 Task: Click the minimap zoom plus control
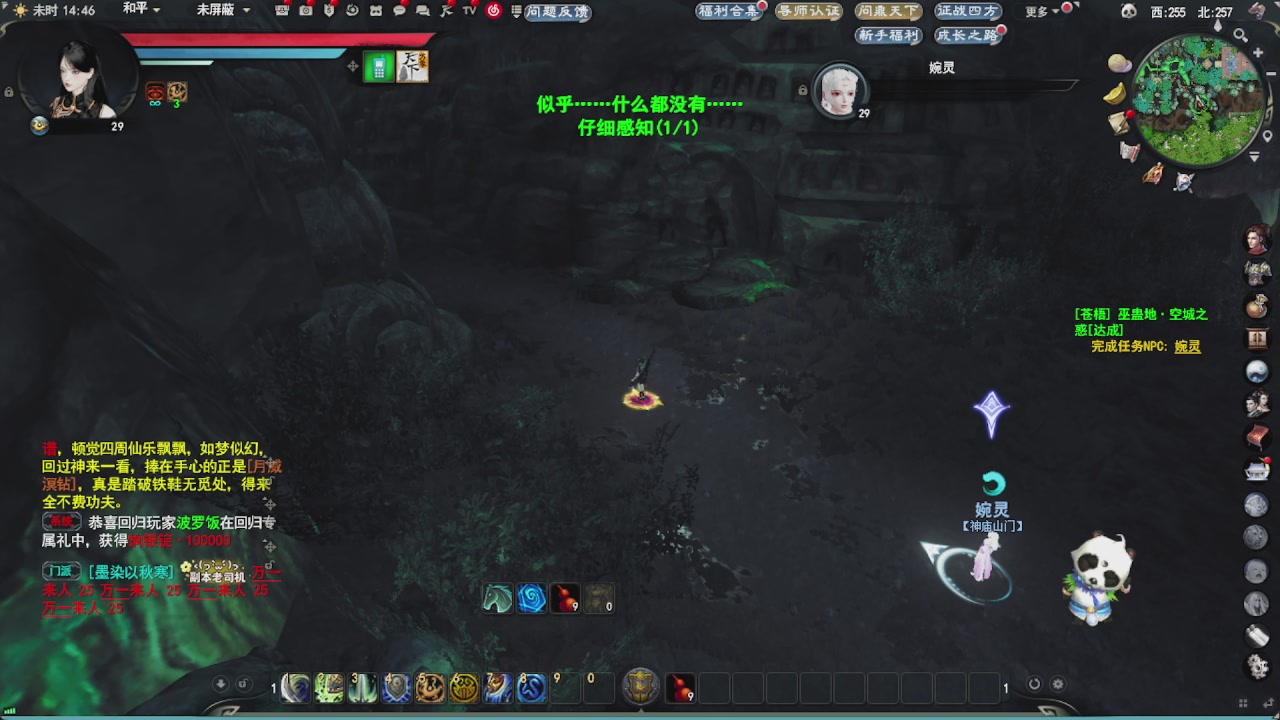click(1258, 52)
